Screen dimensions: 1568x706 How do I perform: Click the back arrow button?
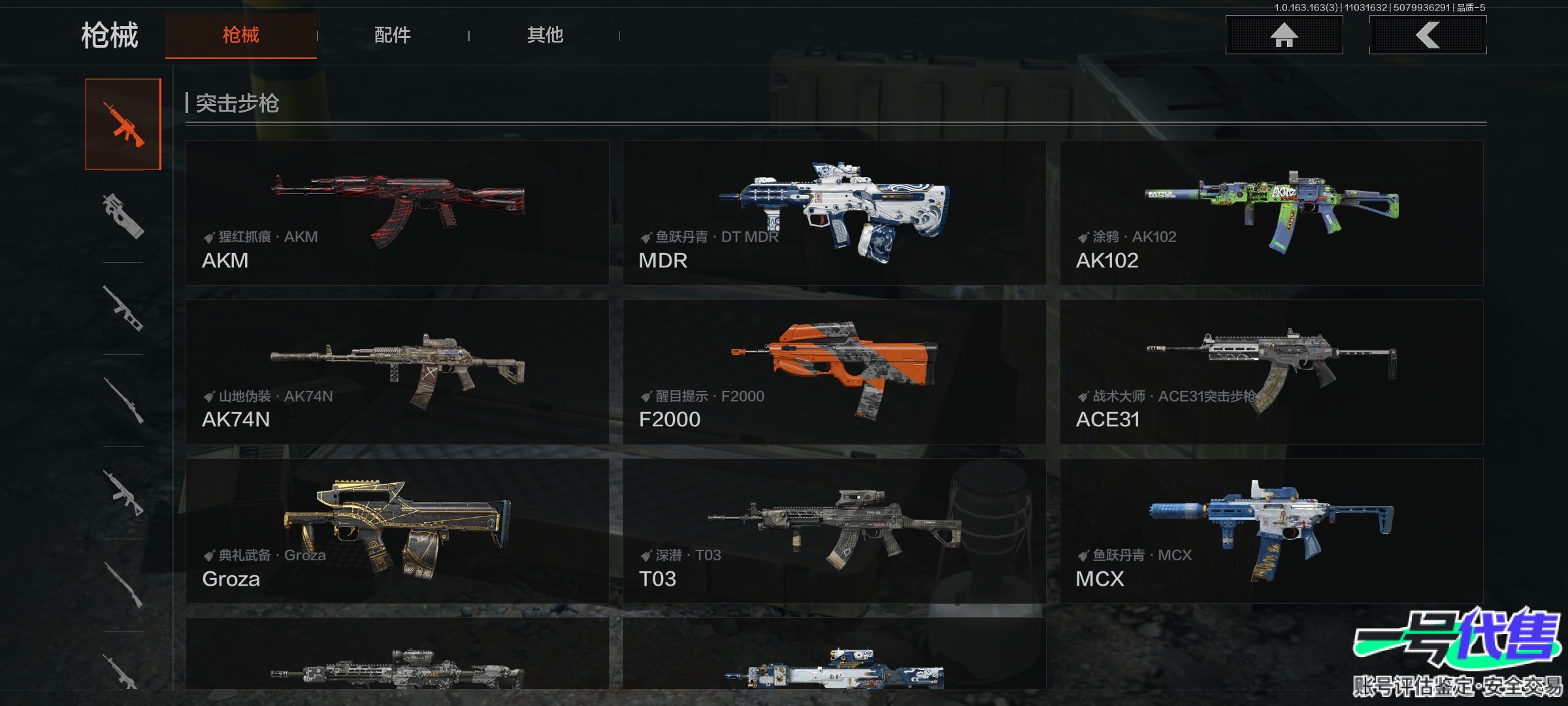click(x=1428, y=35)
